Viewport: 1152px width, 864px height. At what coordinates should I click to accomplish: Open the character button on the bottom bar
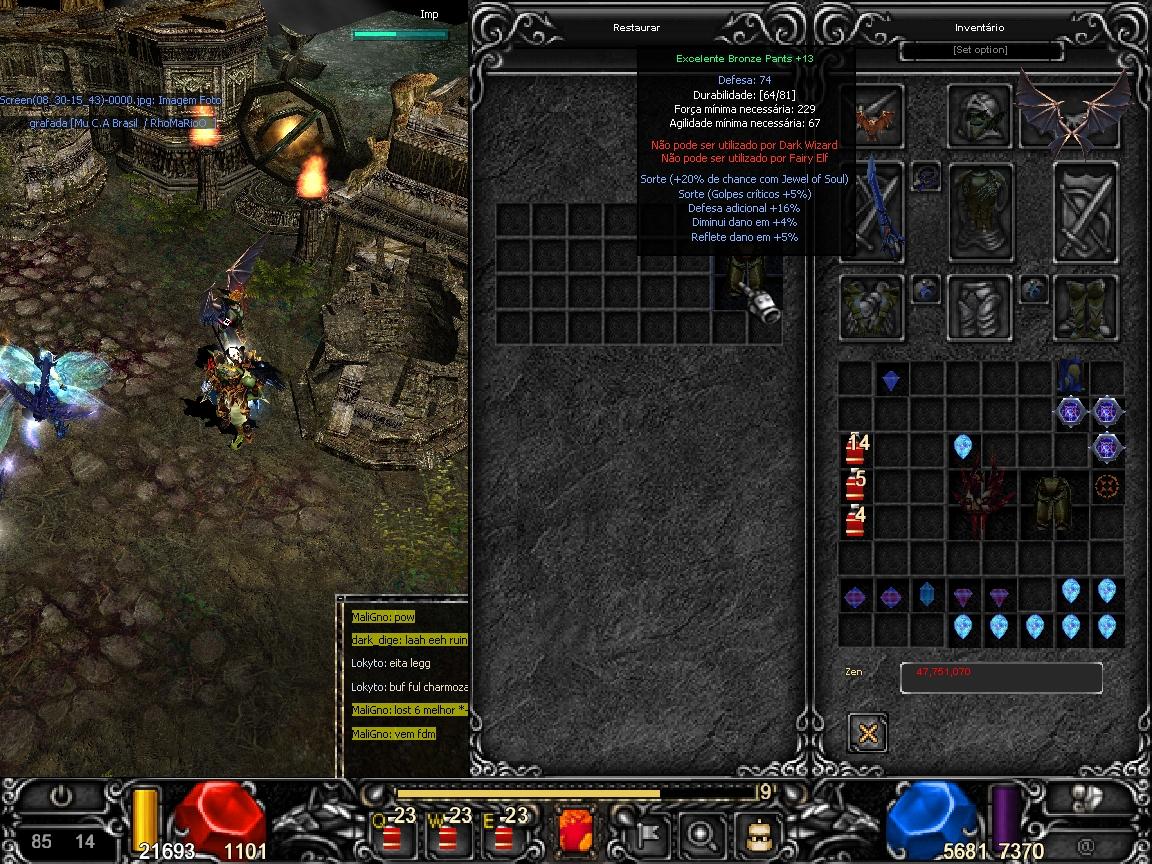coord(757,832)
